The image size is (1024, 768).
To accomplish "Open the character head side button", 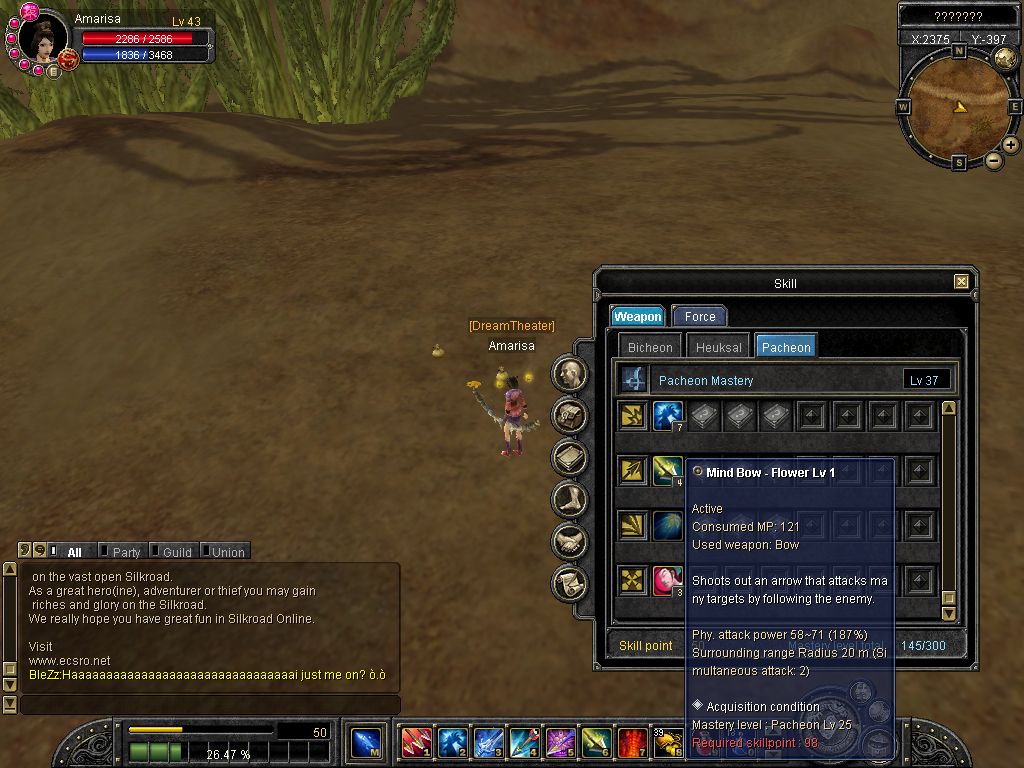I will click(570, 374).
